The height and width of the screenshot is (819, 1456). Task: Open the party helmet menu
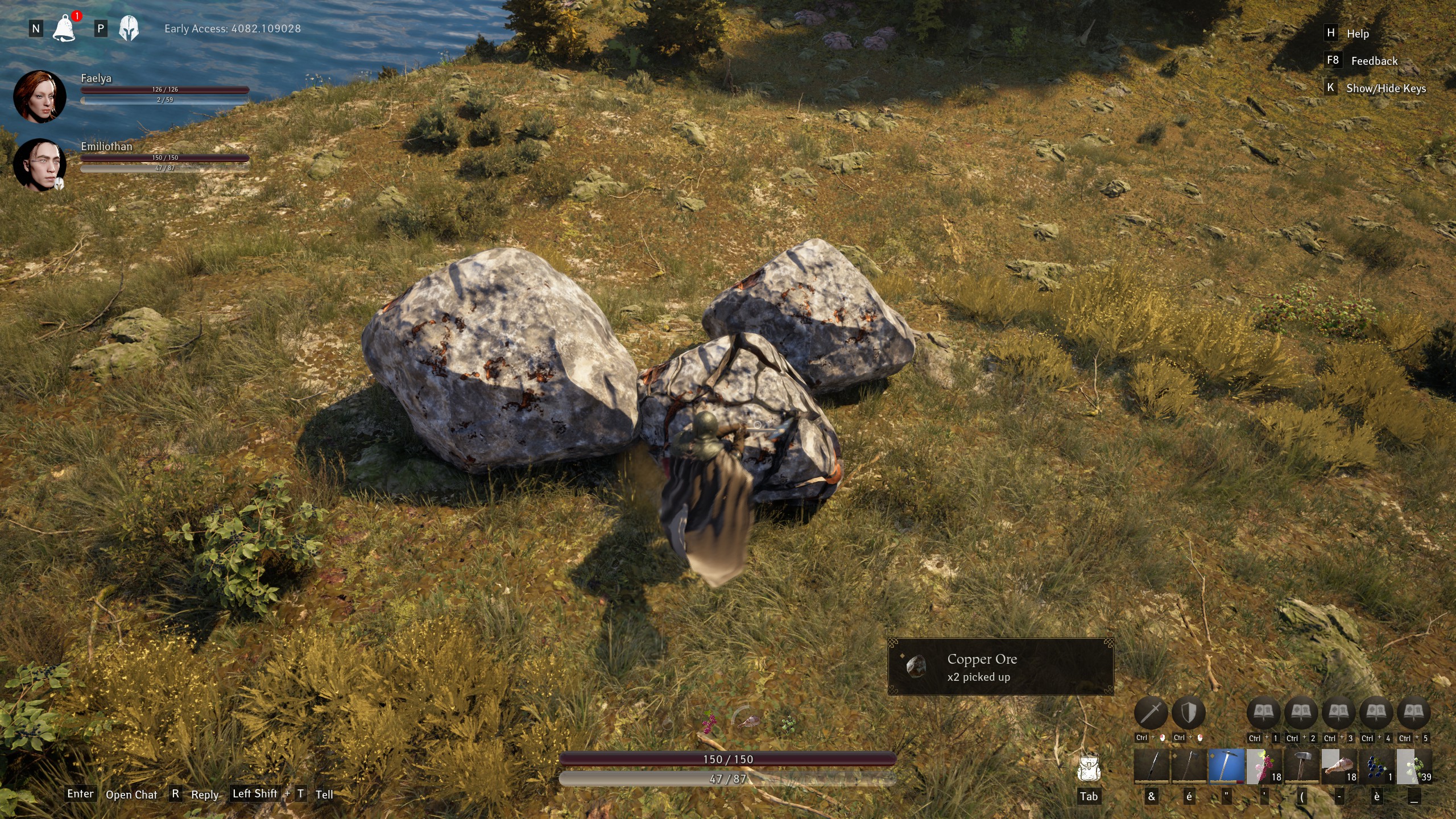pos(129,28)
